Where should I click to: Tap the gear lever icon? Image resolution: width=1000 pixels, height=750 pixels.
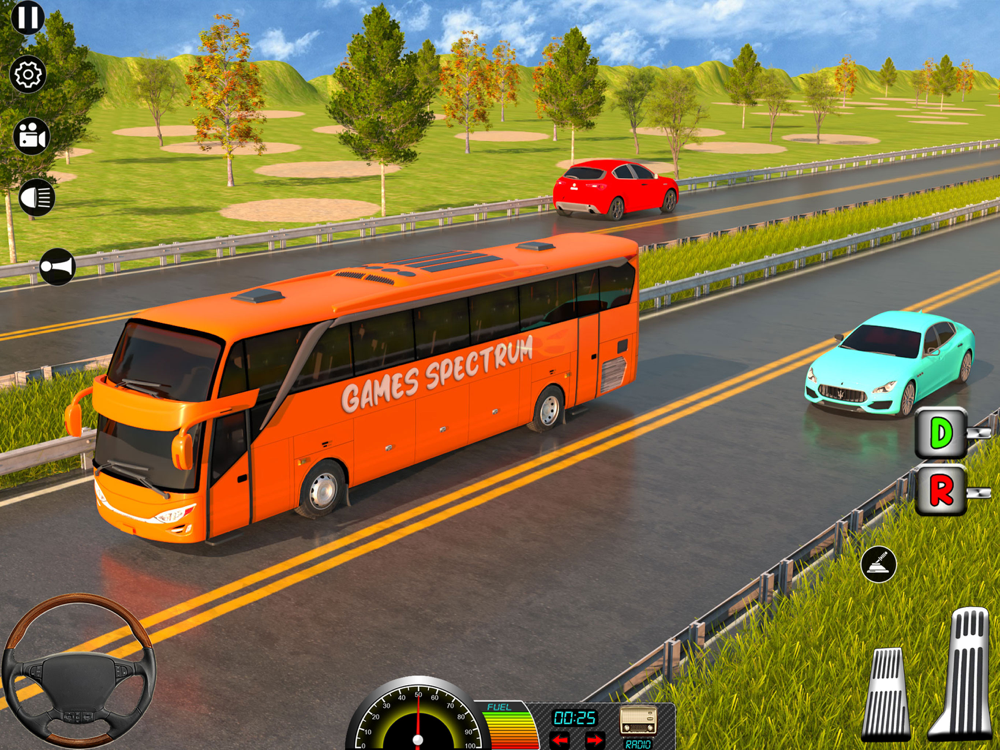878,564
